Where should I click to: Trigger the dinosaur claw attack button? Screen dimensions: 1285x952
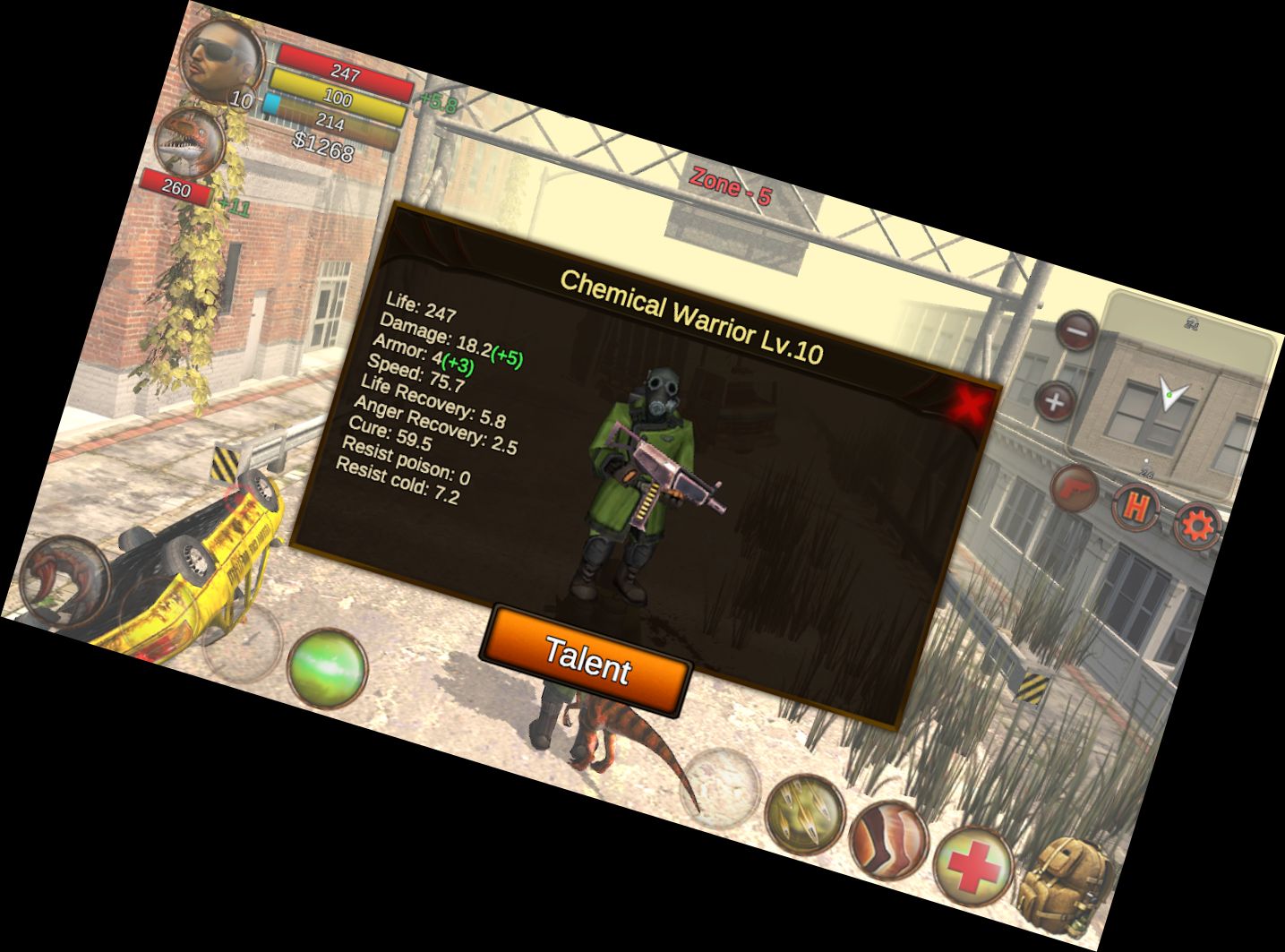[63, 579]
